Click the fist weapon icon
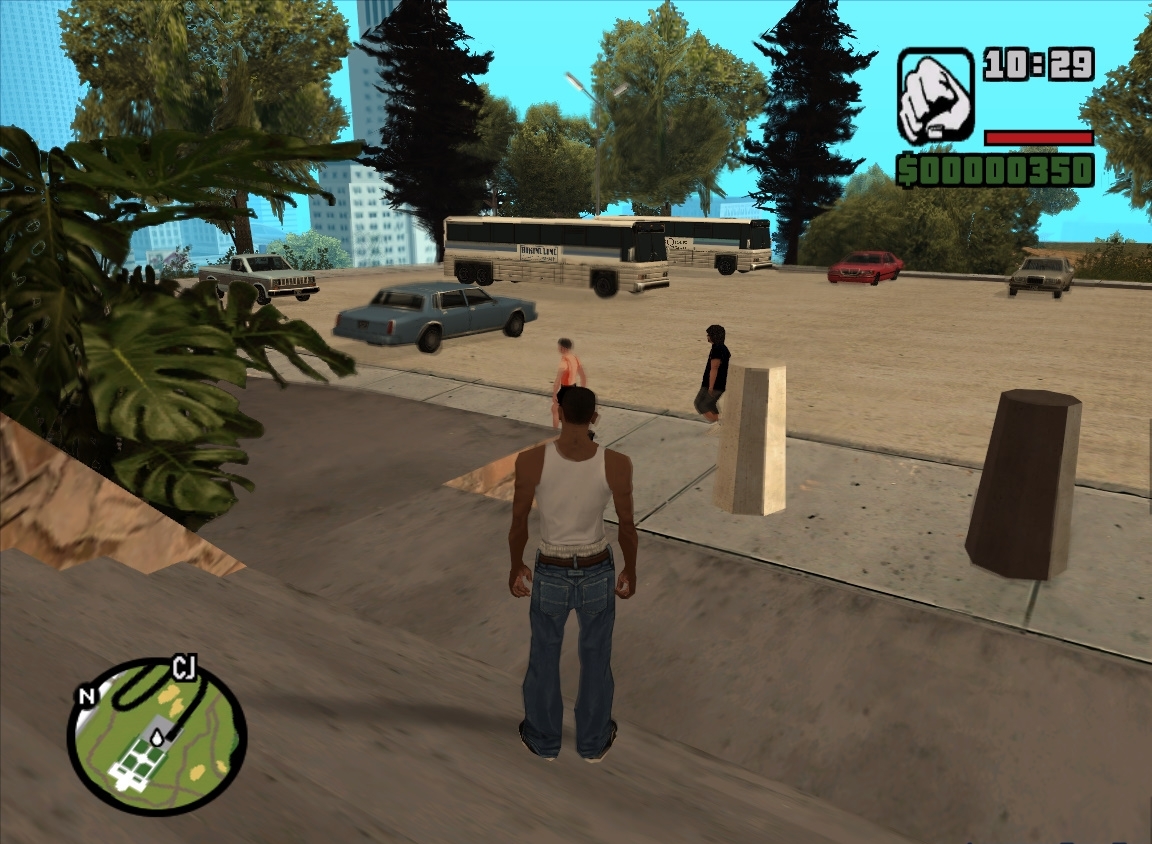1152x844 pixels. 935,96
